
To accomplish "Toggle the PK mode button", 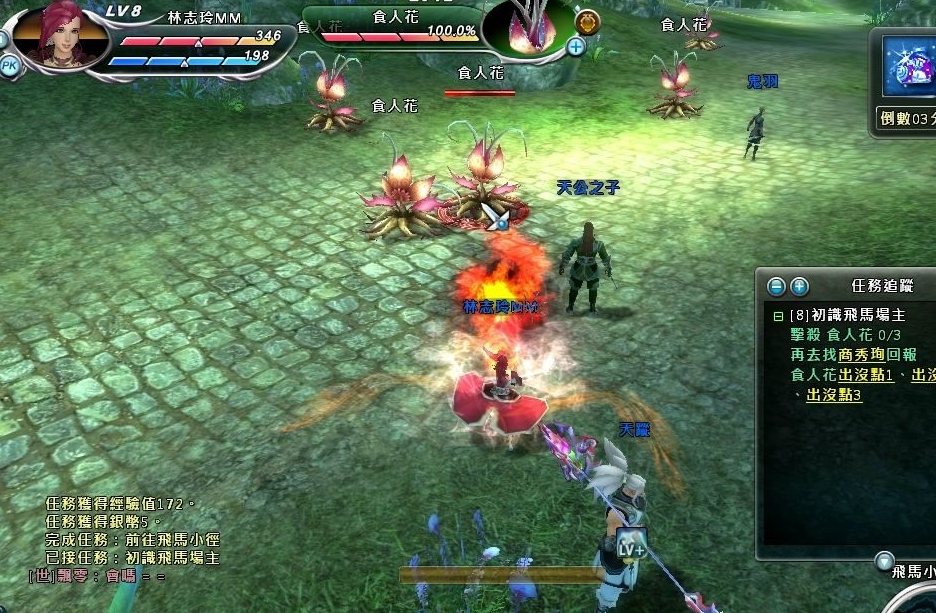I will (9, 65).
